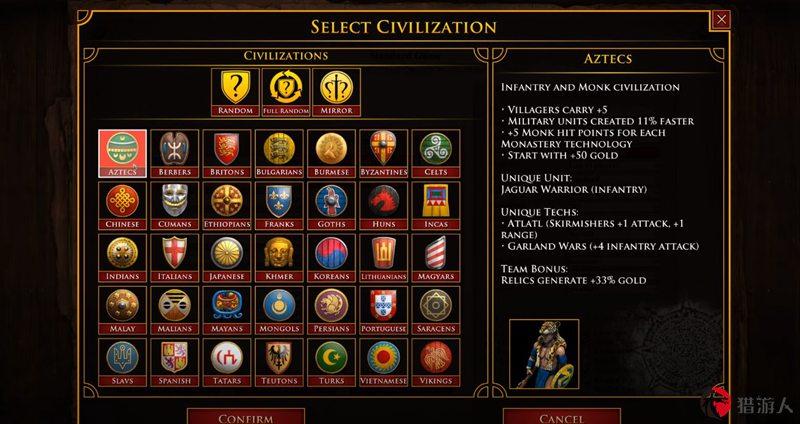Cancel civilization selection
Screen dimensions: 800x424
pyautogui.click(x=561, y=416)
